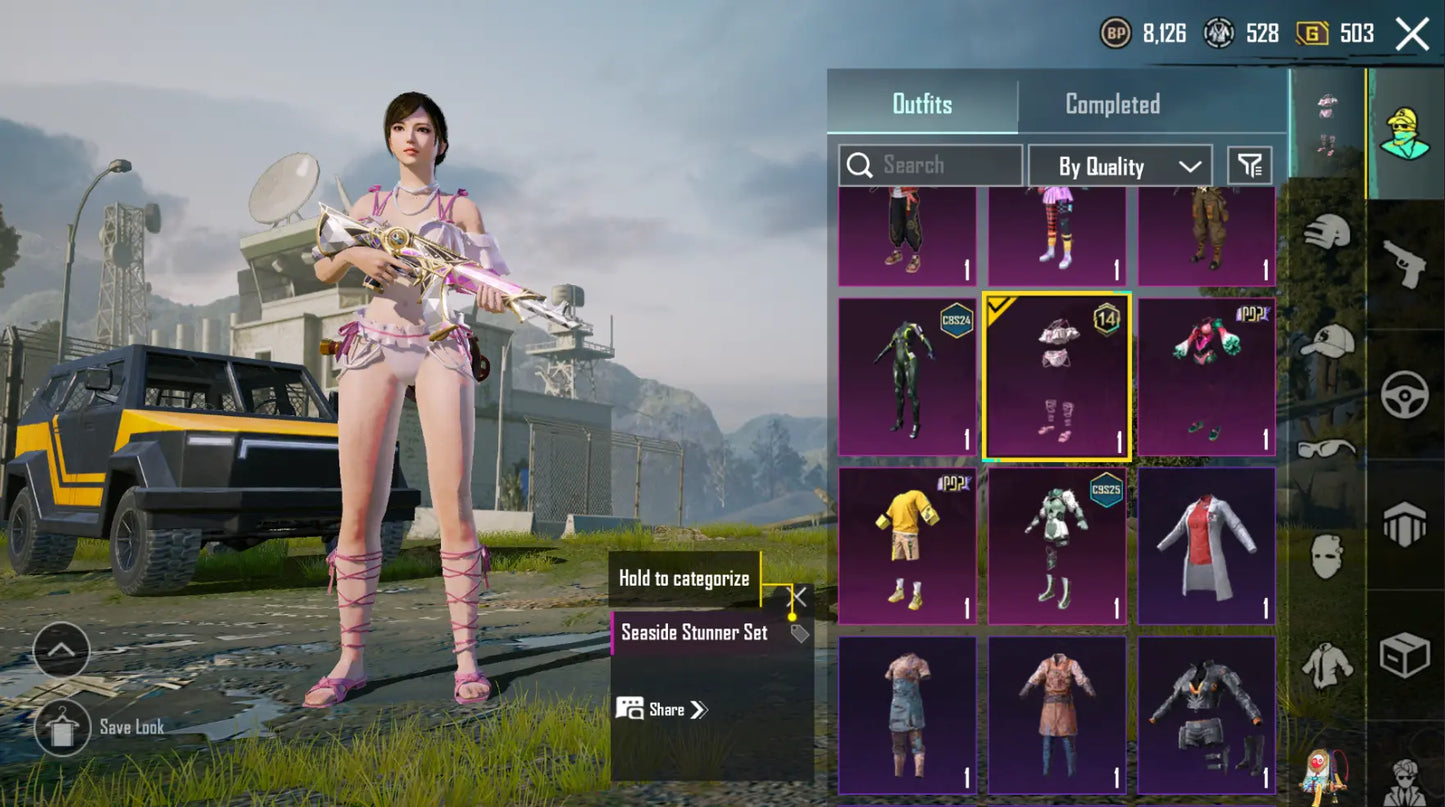Select the black green CBS24 bodysuit outfit
This screenshot has height=807, width=1445.
click(906, 376)
